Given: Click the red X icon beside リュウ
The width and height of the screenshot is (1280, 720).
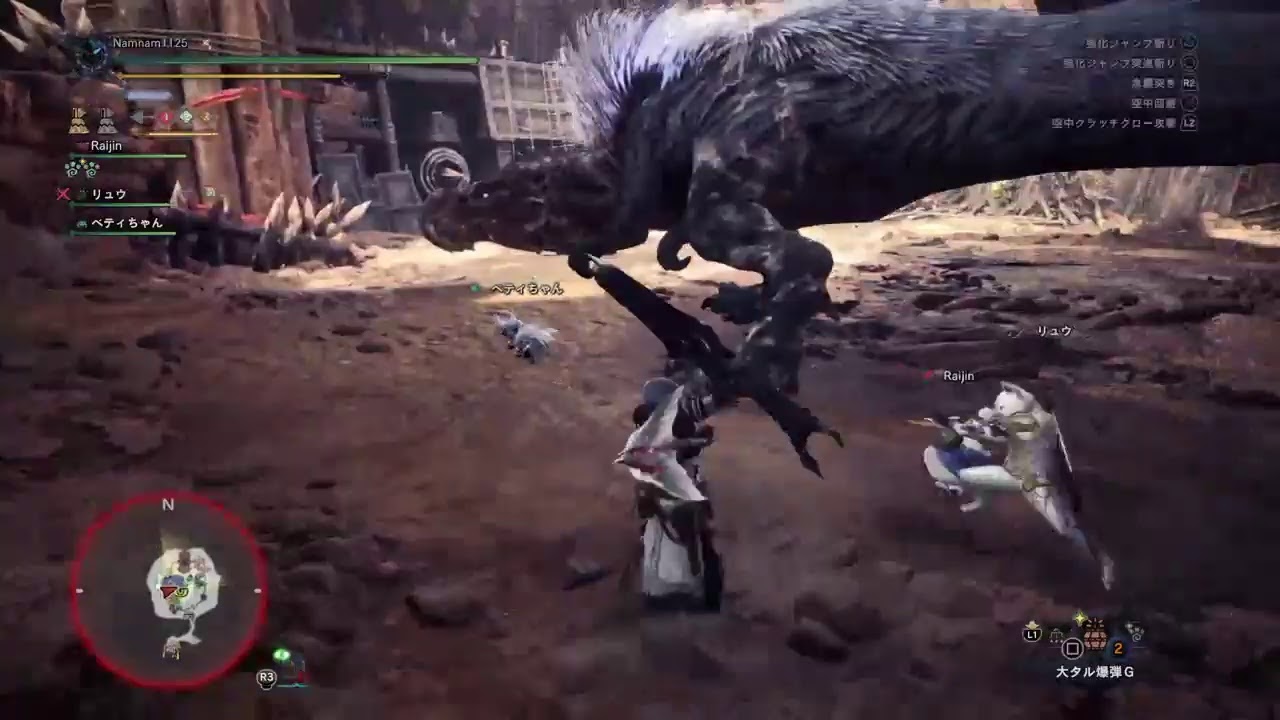Looking at the screenshot, I should click(62, 194).
